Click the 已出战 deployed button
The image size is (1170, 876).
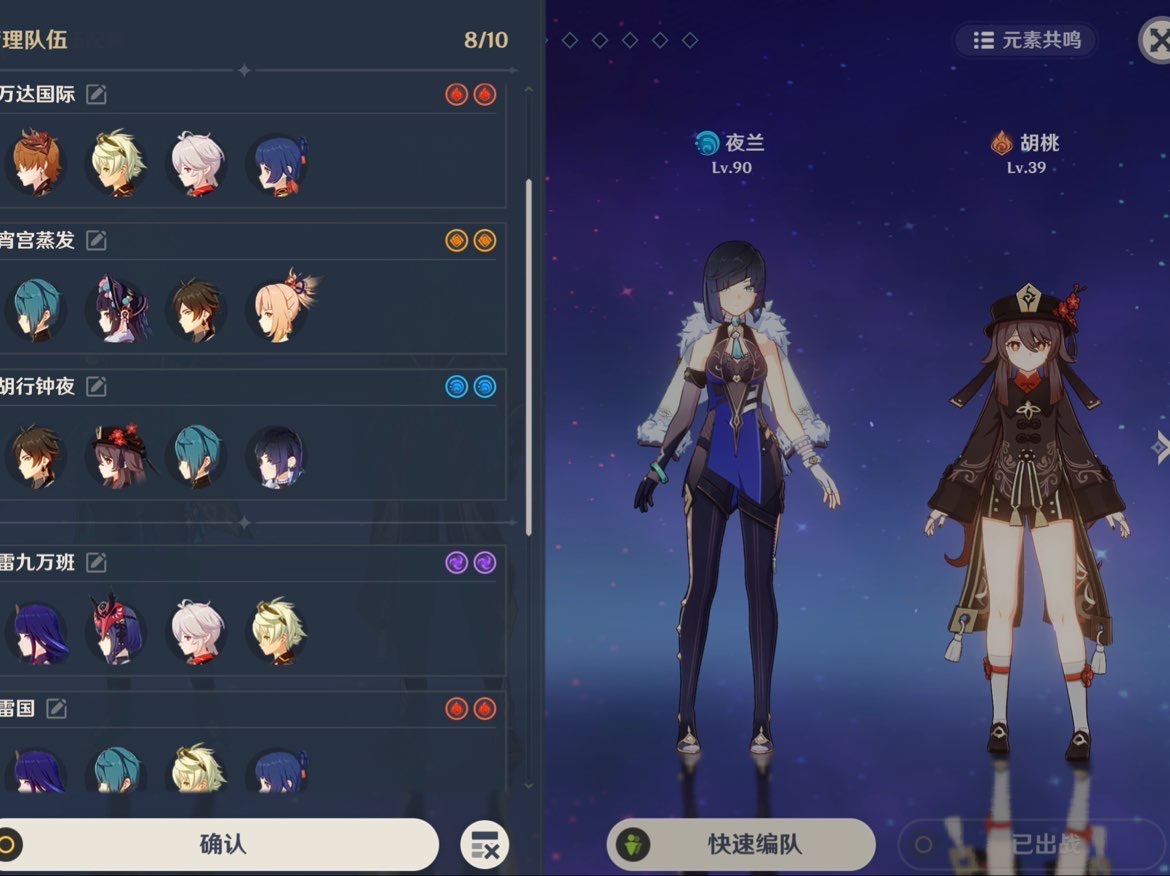pyautogui.click(x=1030, y=844)
